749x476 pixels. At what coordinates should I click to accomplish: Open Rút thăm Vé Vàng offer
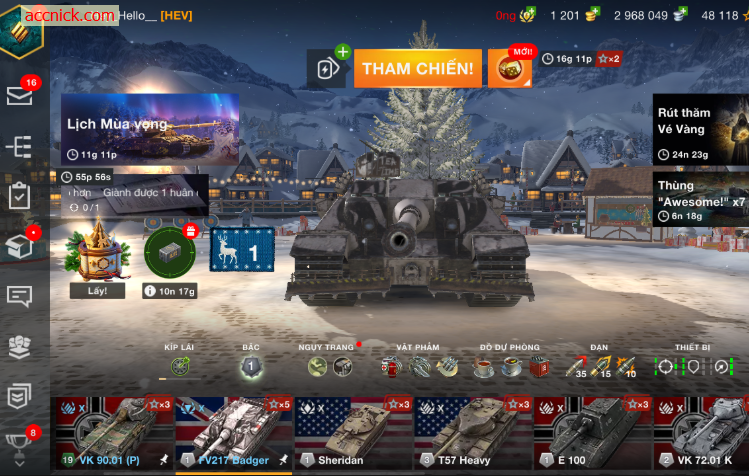(700, 129)
